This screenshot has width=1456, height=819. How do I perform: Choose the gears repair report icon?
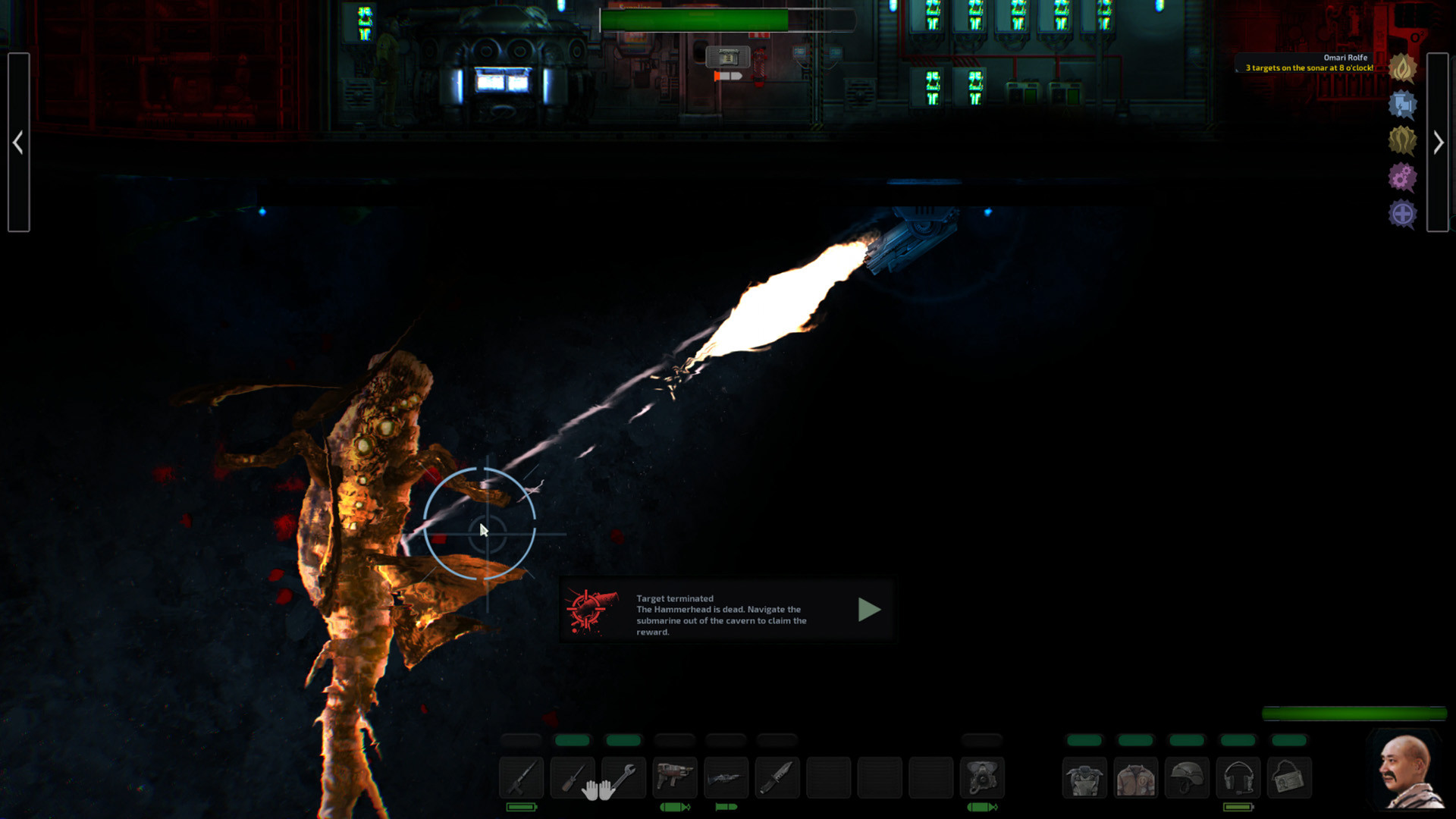1402,177
